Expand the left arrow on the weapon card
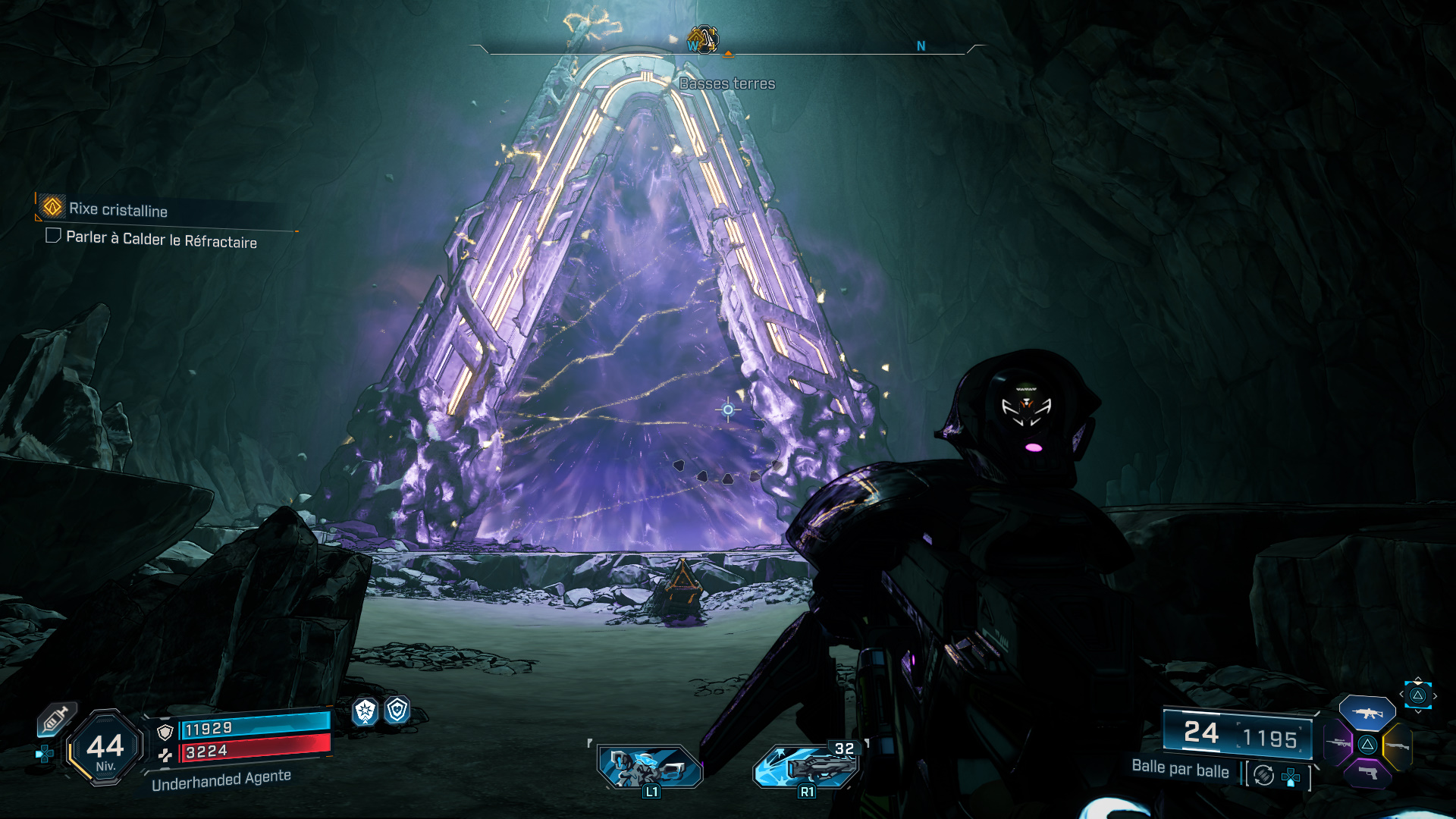The height and width of the screenshot is (819, 1456). [x=1401, y=696]
